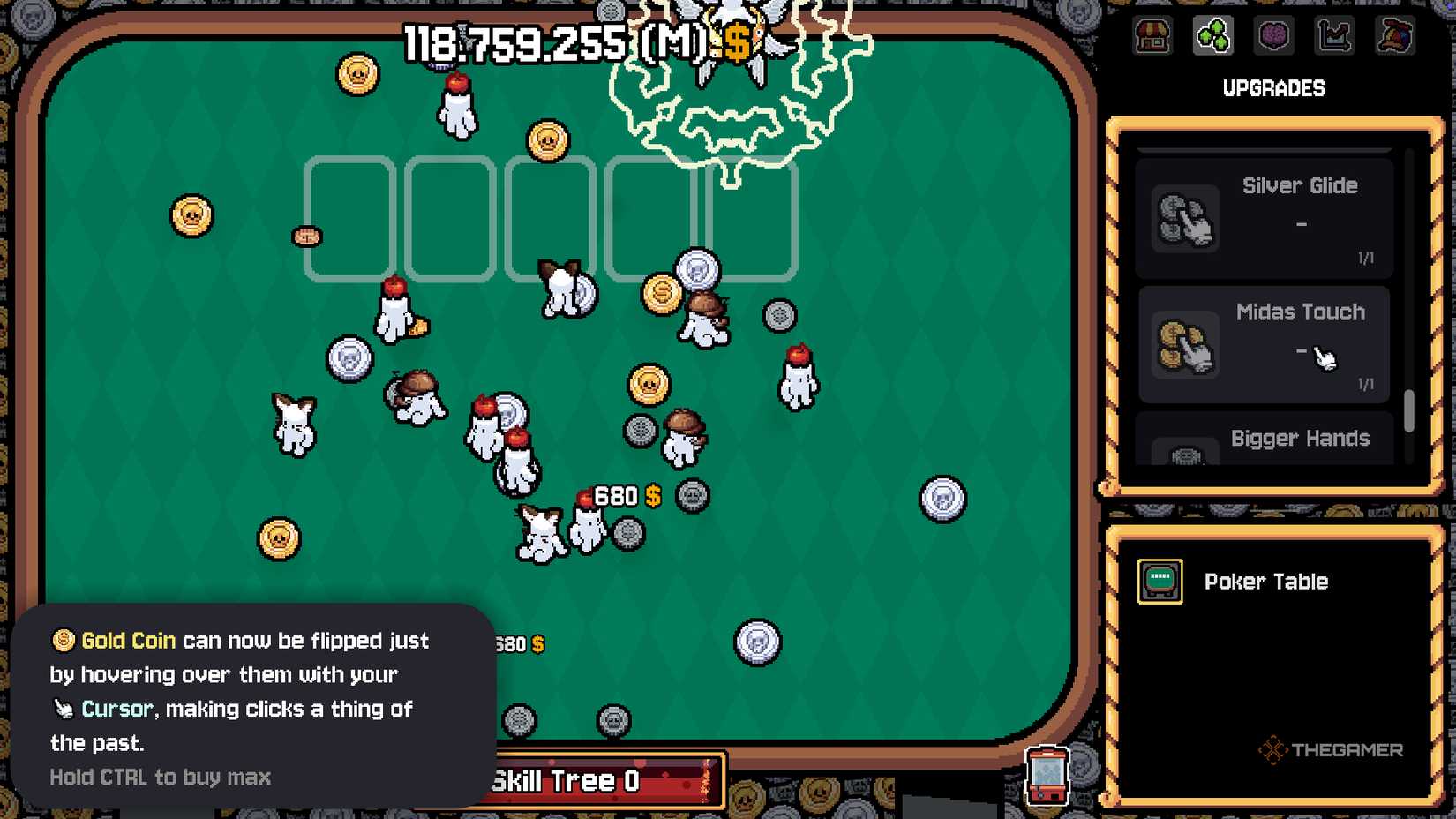Open the Poker Table item icon

click(1159, 581)
